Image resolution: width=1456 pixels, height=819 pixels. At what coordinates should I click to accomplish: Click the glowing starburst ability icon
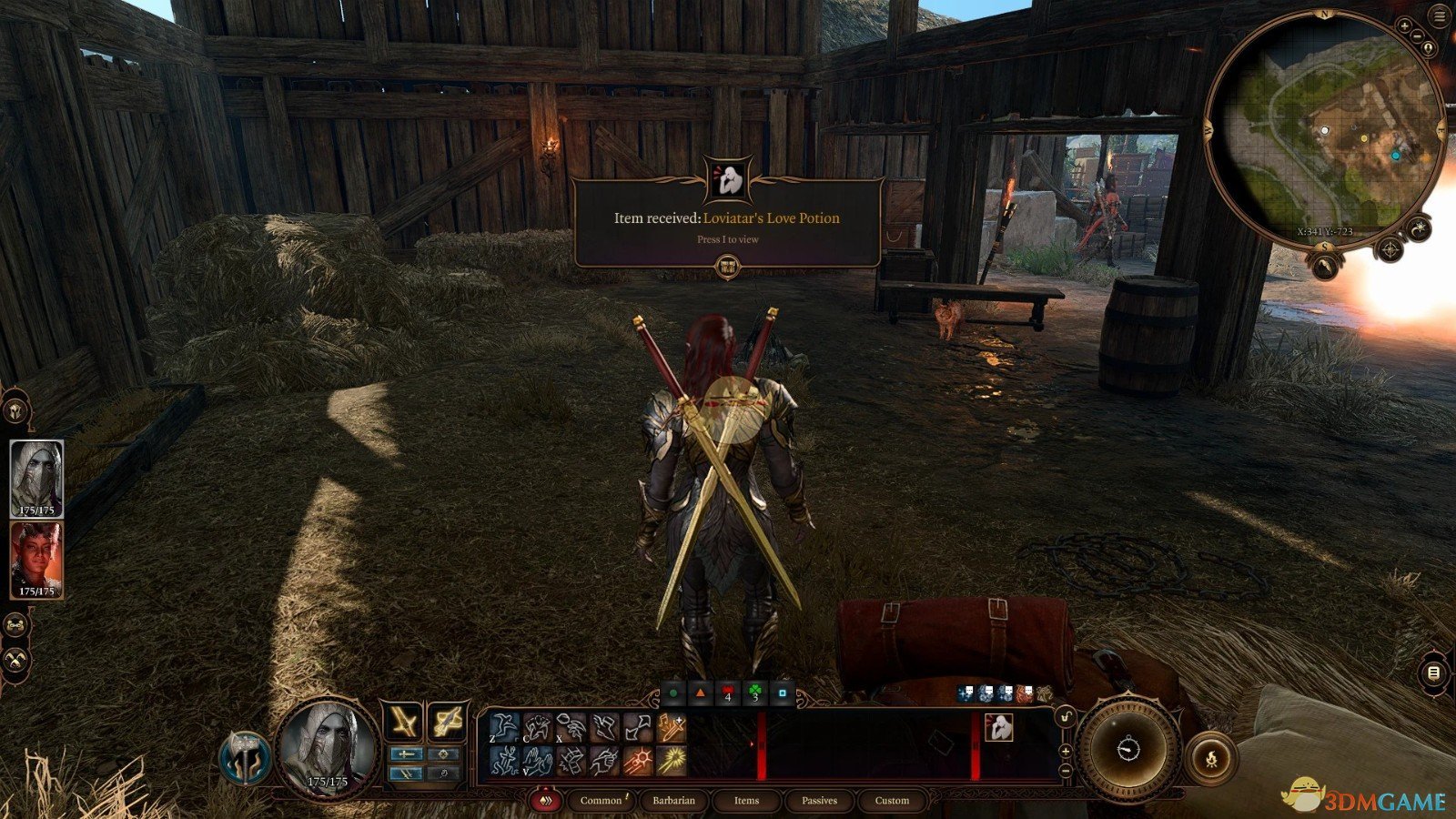672,761
